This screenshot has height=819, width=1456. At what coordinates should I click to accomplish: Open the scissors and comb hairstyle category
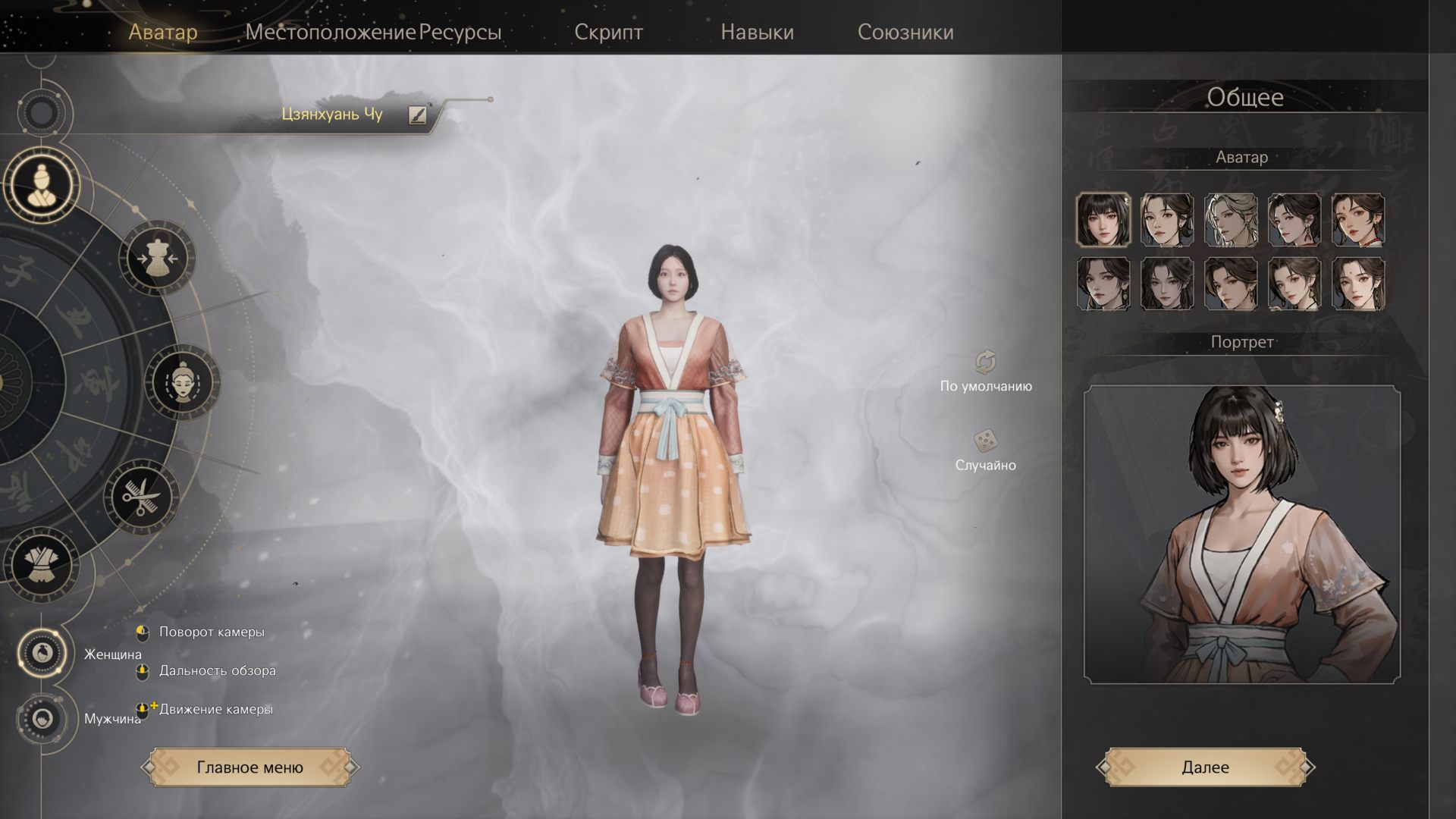coord(141,497)
